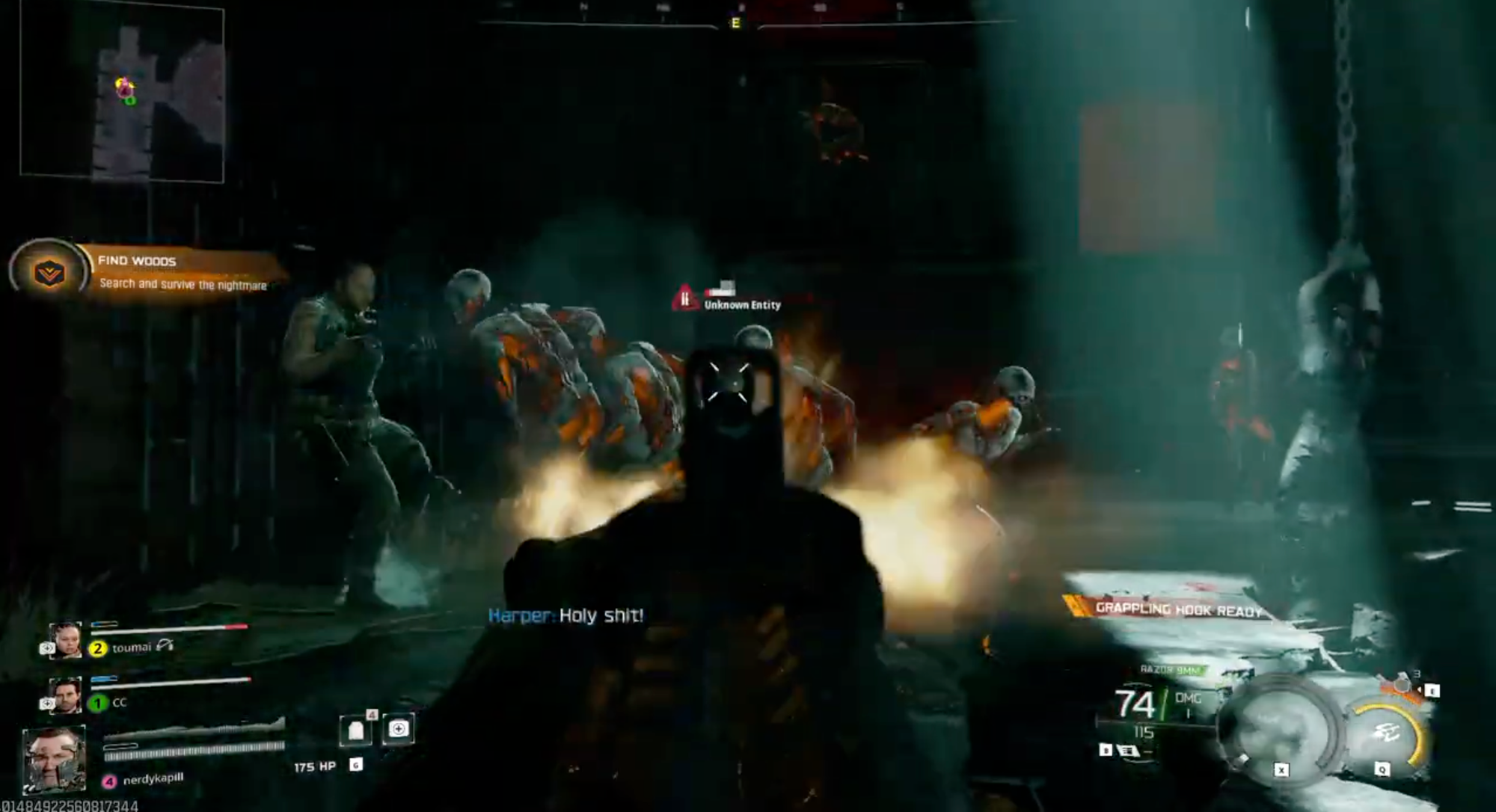Click the throwable item icon beside the E key

[x=1402, y=683]
